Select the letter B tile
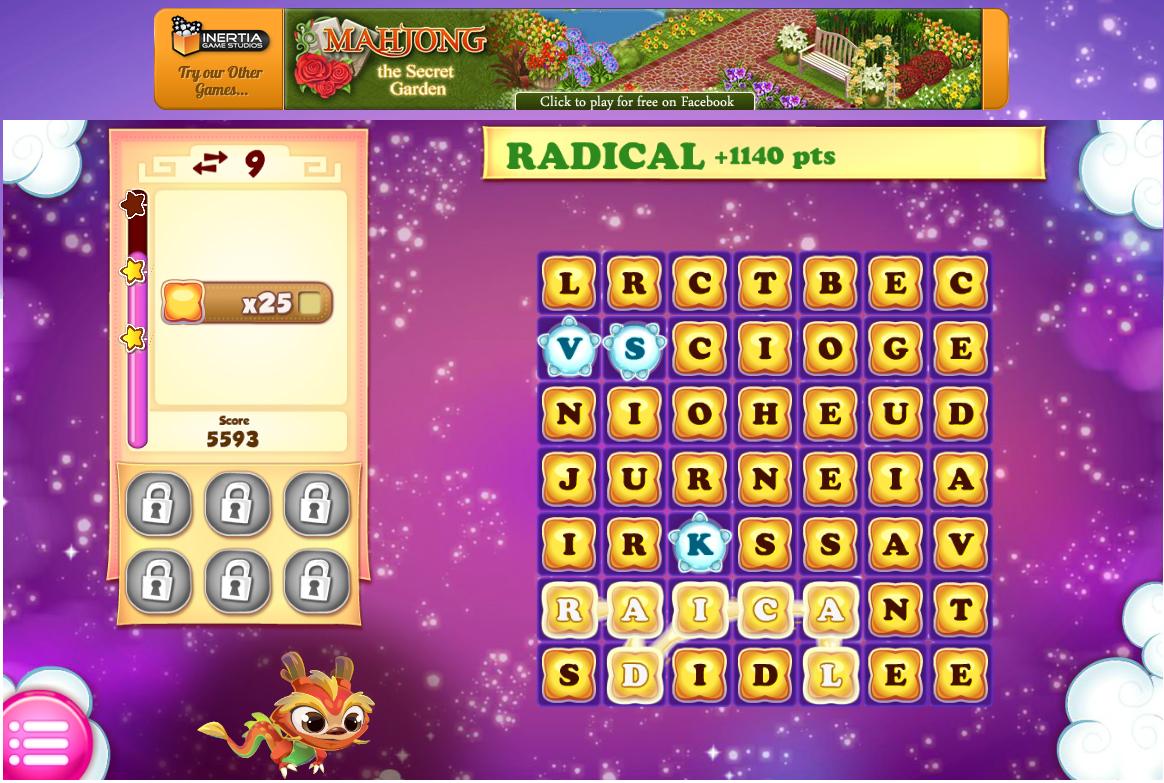The image size is (1164, 783). coord(829,284)
